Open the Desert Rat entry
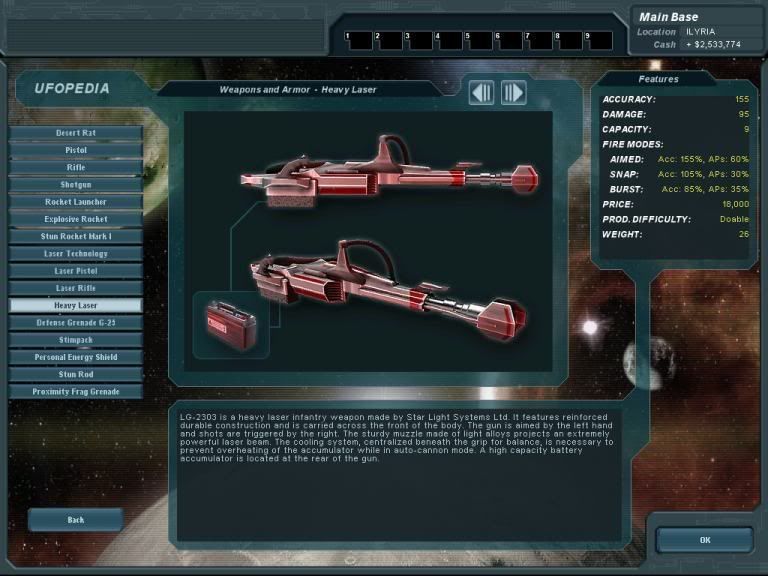This screenshot has height=576, width=768. (76, 133)
